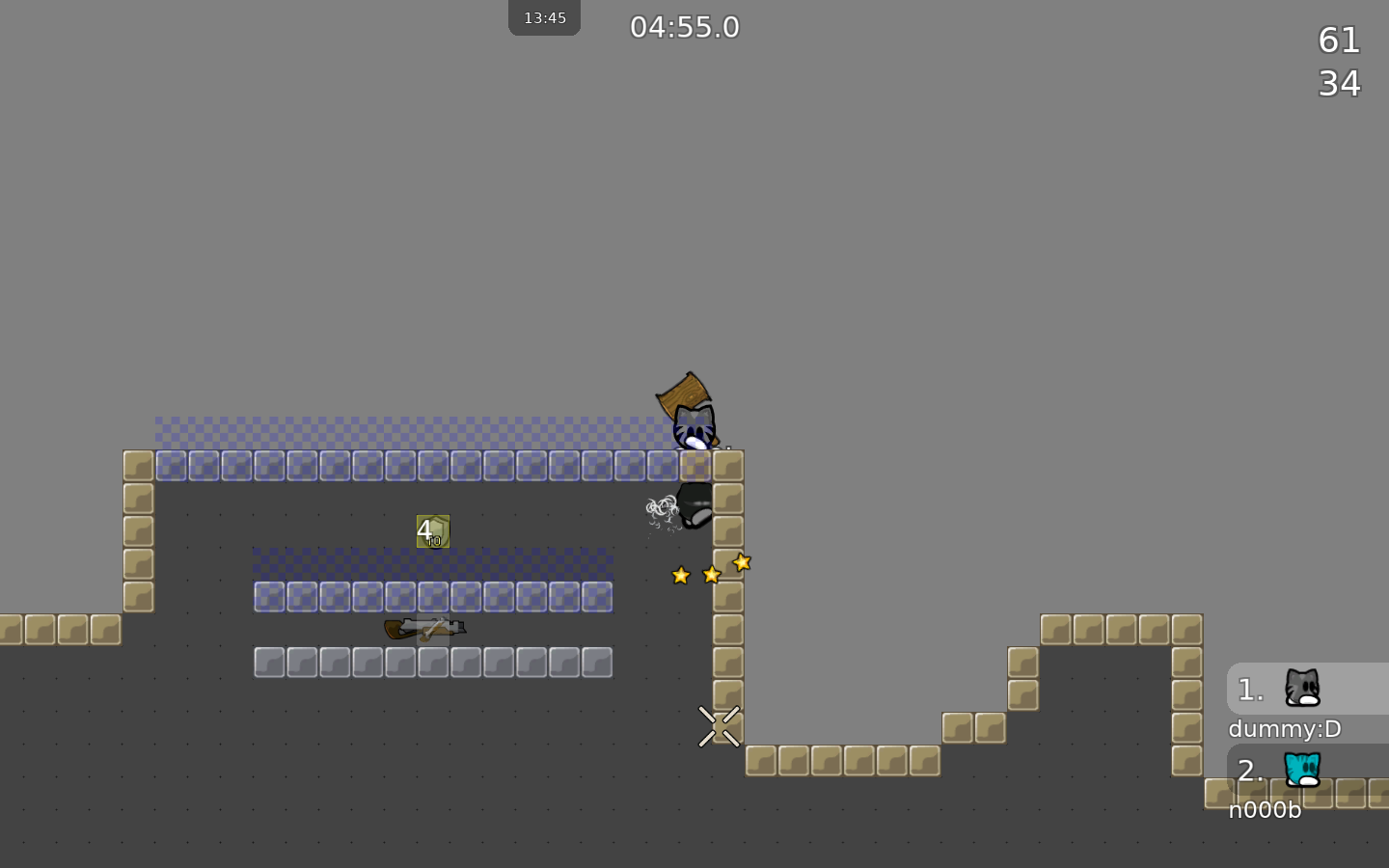
Task: Click the small 10 delay label on the switch block
Action: coord(433,542)
